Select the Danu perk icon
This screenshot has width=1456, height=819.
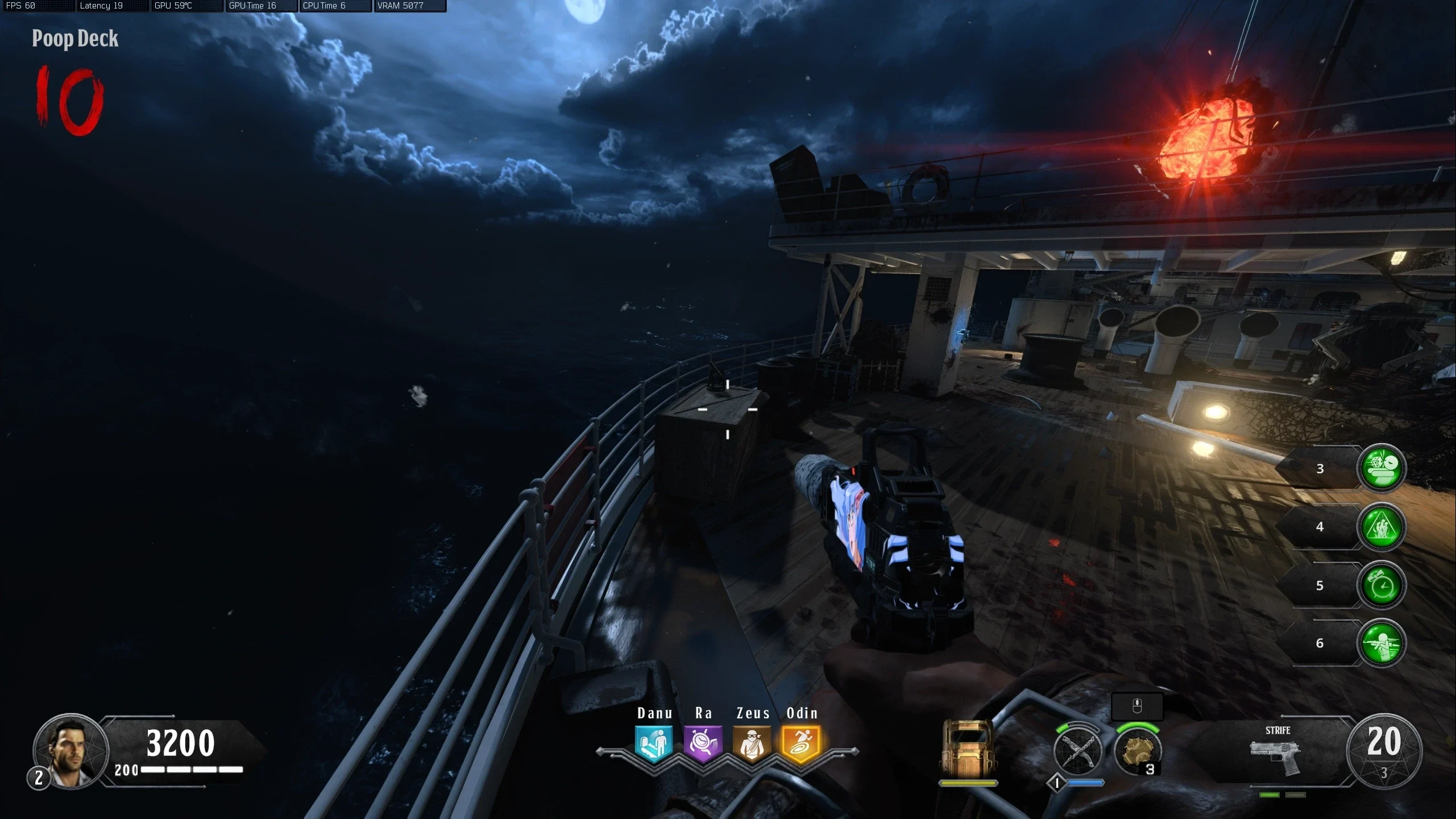point(654,743)
